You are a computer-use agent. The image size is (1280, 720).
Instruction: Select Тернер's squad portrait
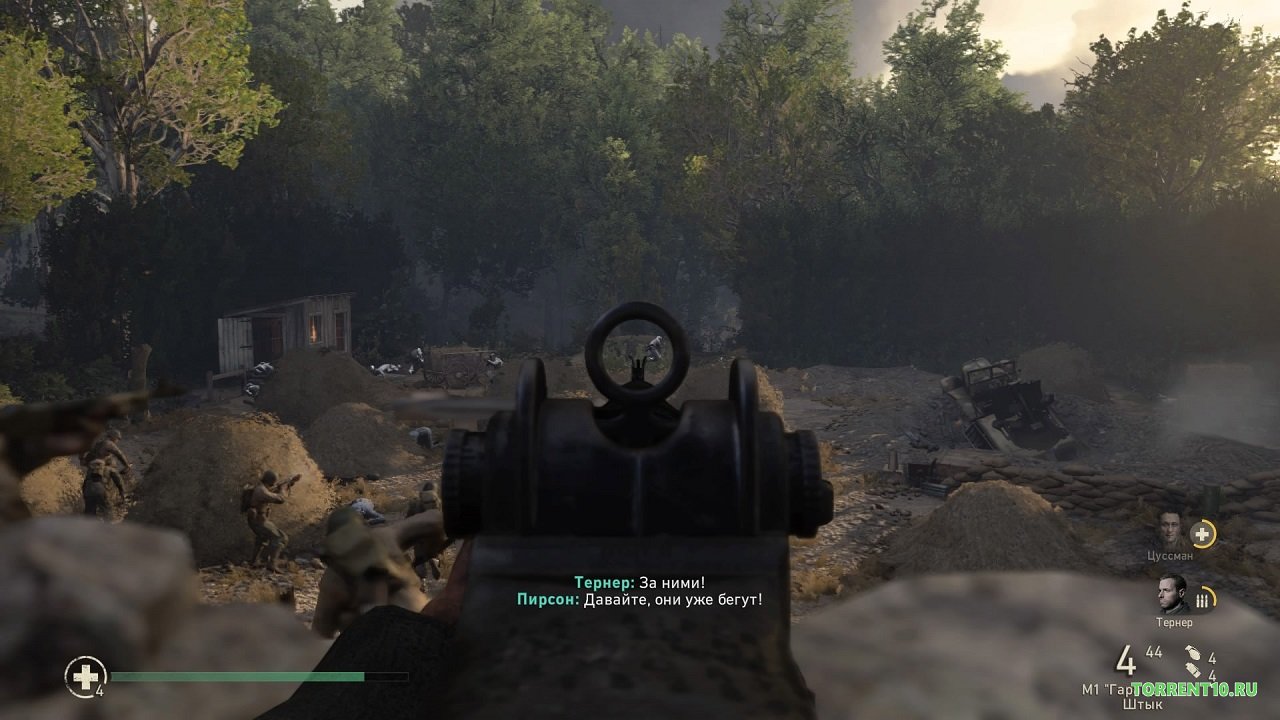[x=1172, y=594]
